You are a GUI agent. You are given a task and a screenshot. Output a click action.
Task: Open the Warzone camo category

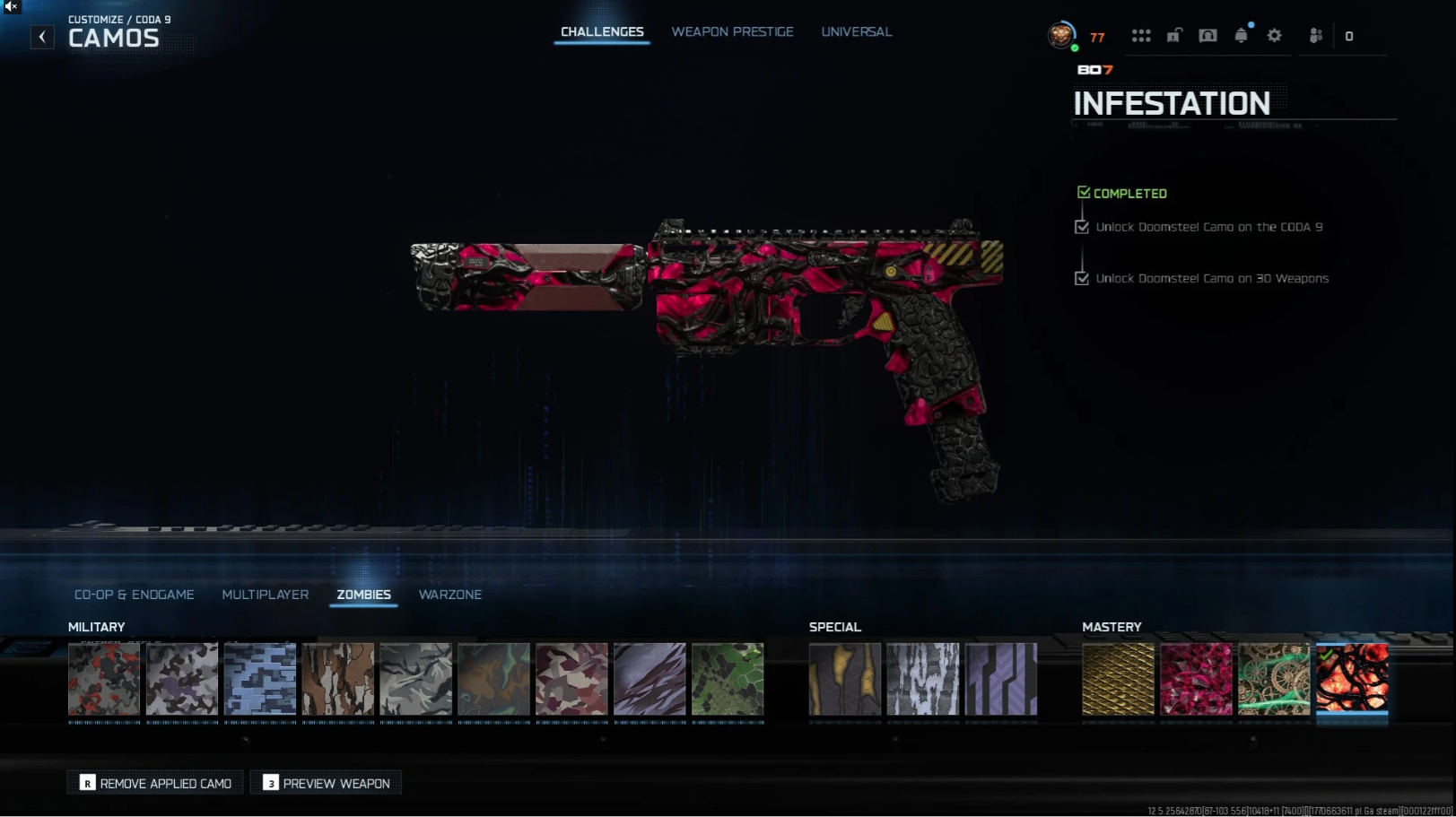[x=449, y=595]
